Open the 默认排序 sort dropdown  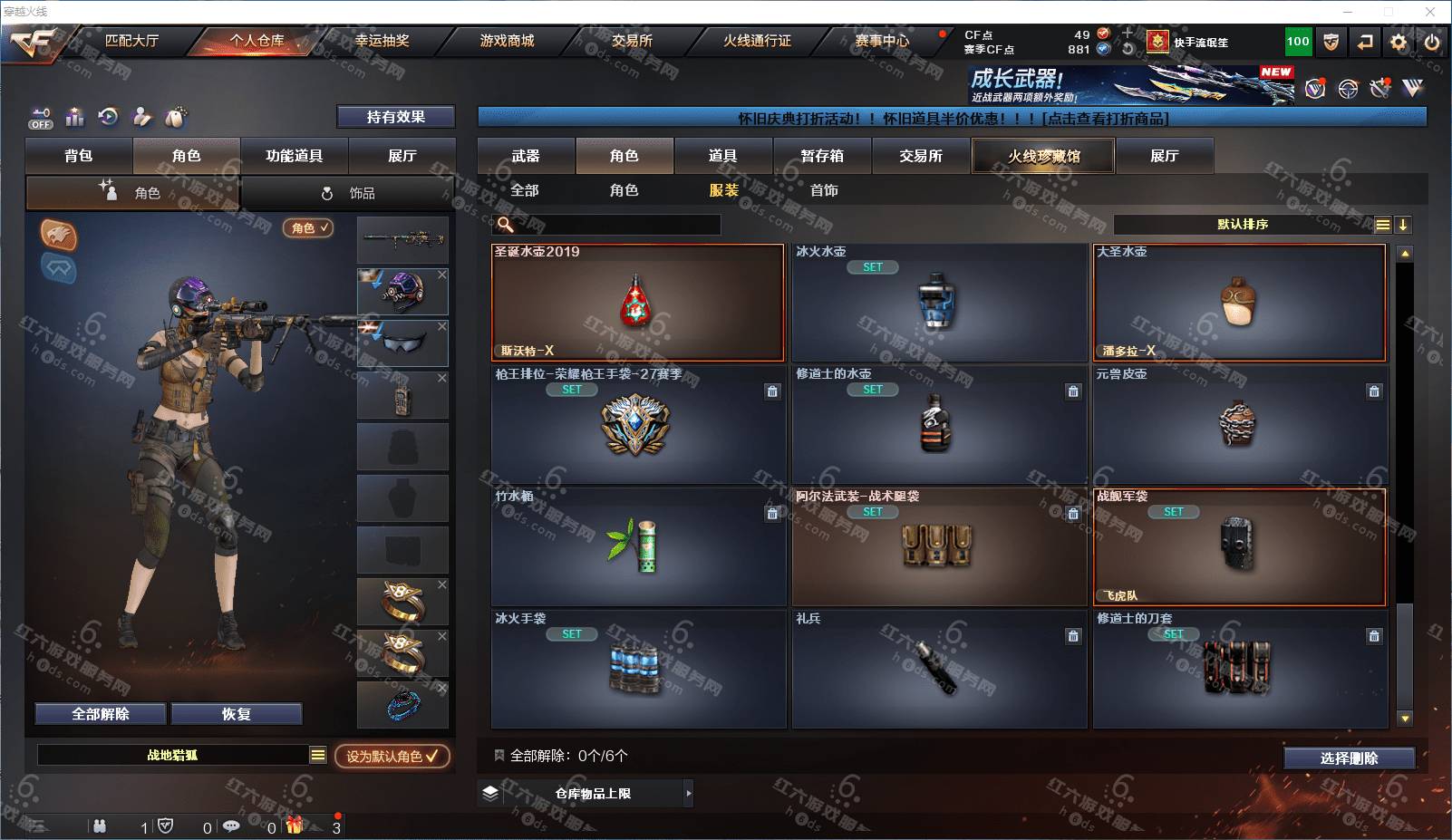click(x=1243, y=225)
